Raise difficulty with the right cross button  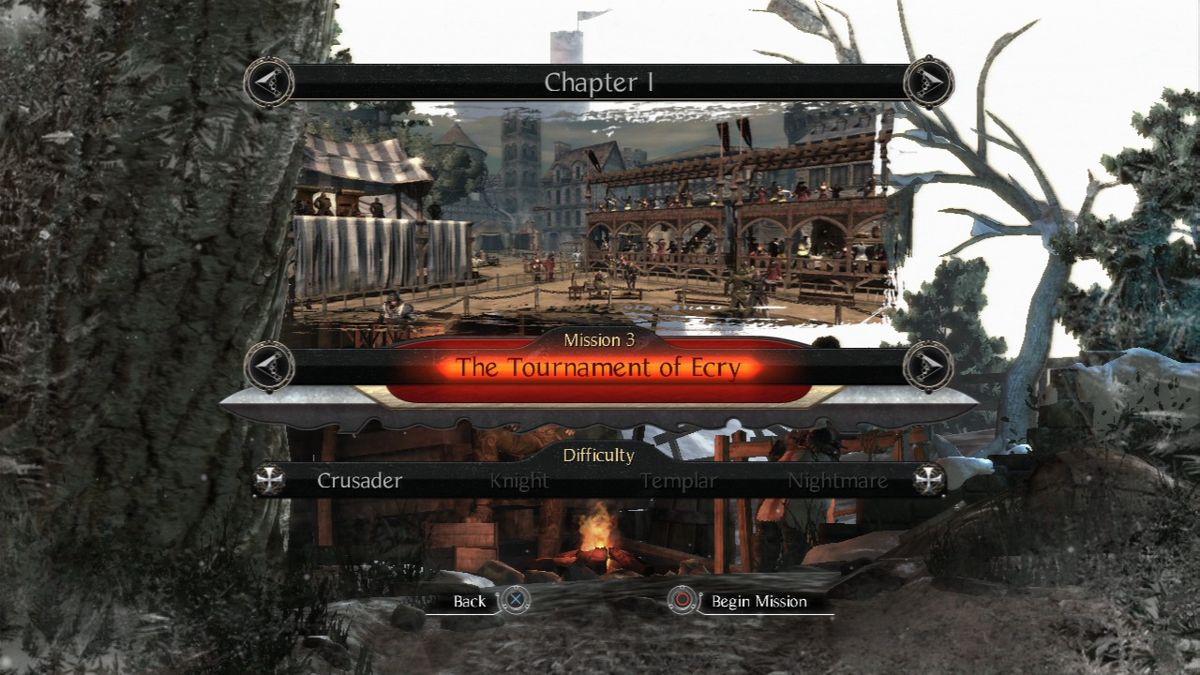point(929,480)
